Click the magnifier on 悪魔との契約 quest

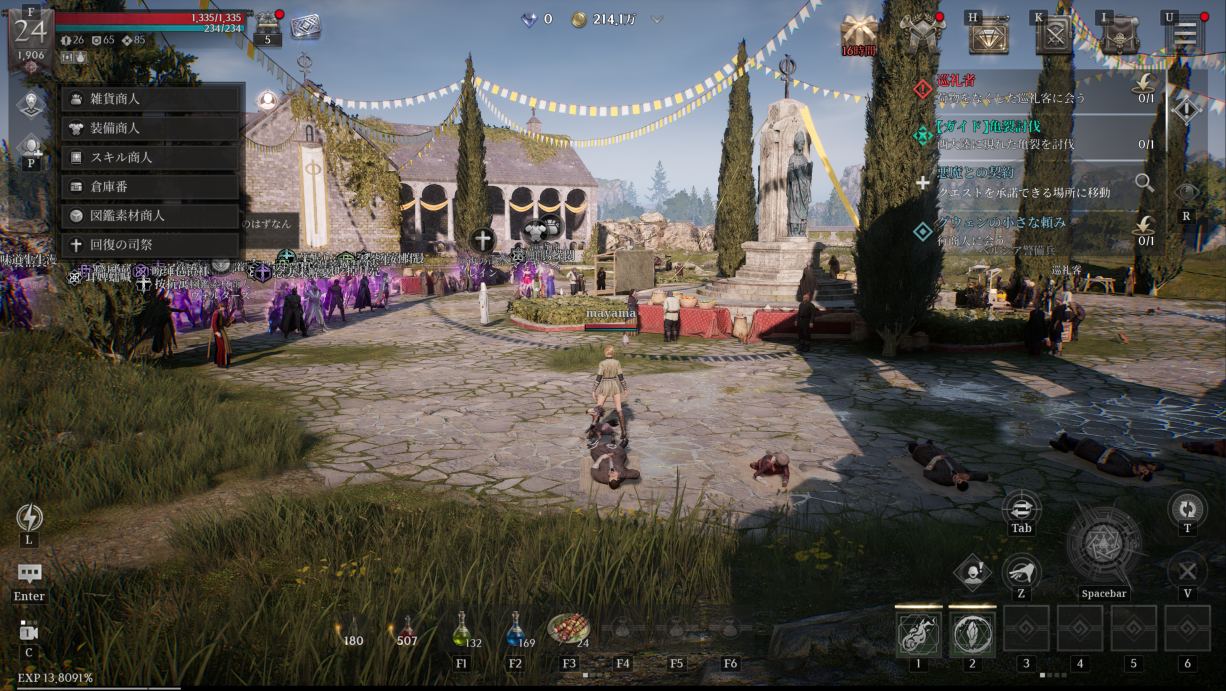(x=1144, y=183)
